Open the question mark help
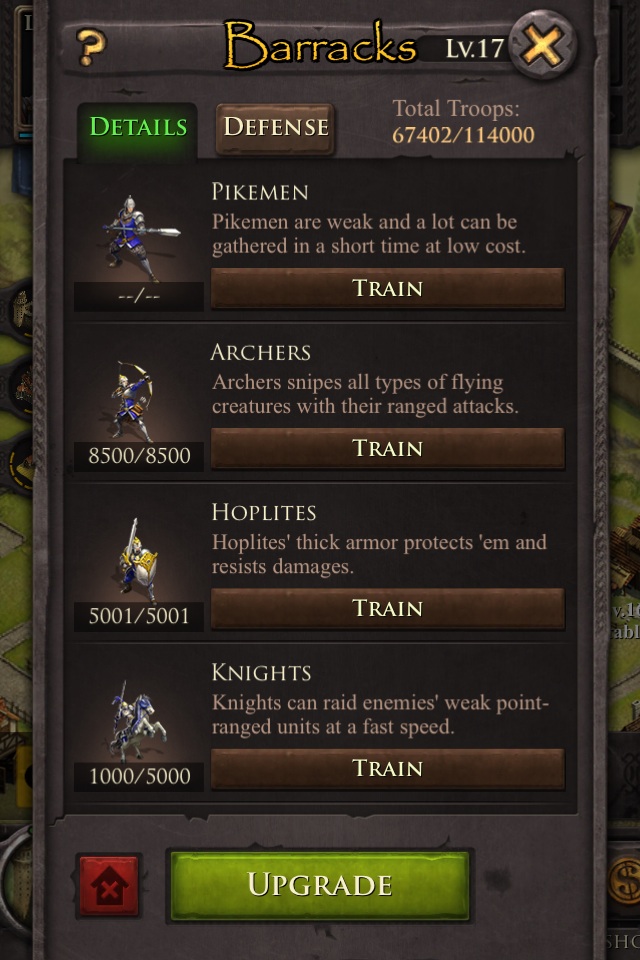This screenshot has height=960, width=640. pos(92,45)
